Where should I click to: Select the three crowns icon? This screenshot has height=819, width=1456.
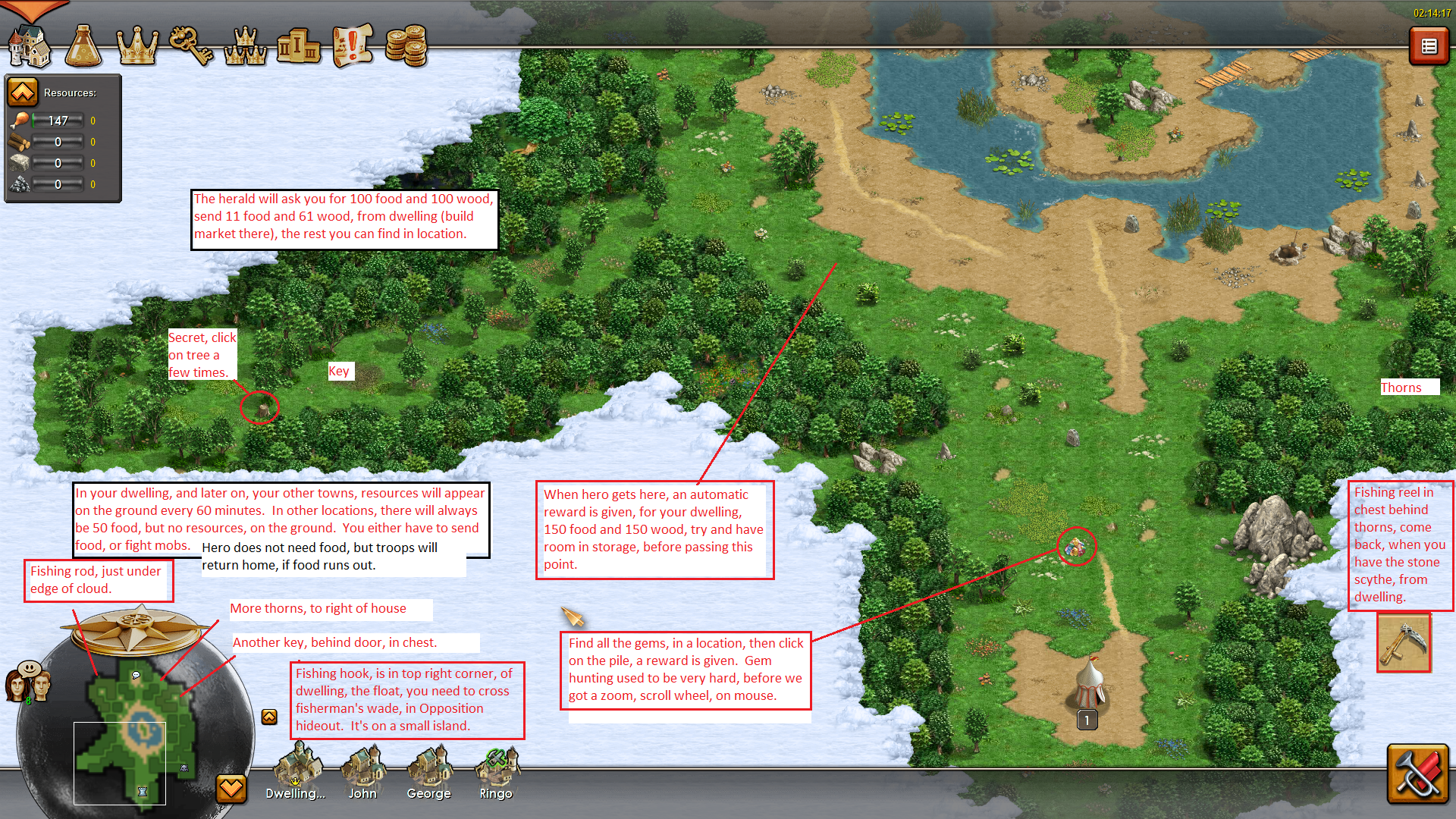pos(245,47)
